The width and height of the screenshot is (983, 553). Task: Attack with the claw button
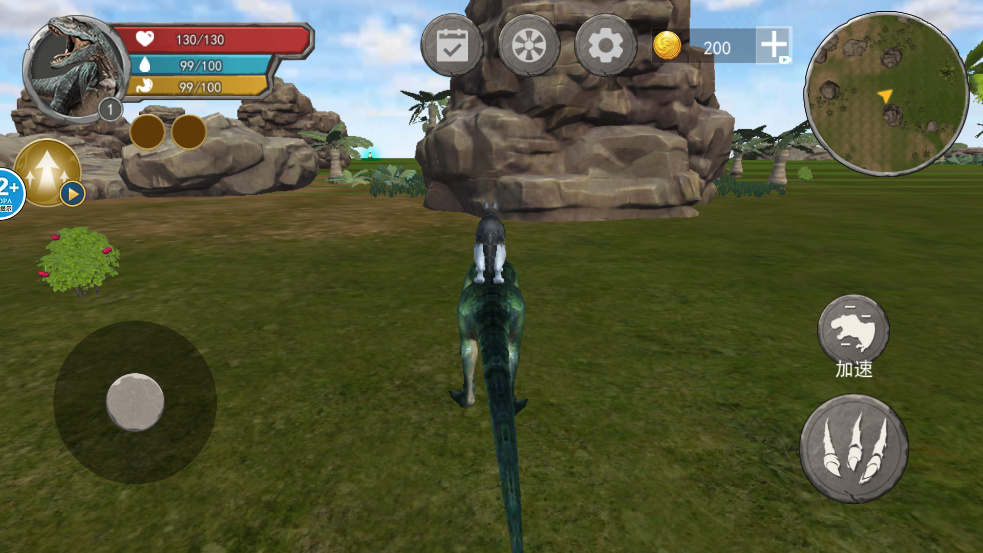[x=854, y=448]
